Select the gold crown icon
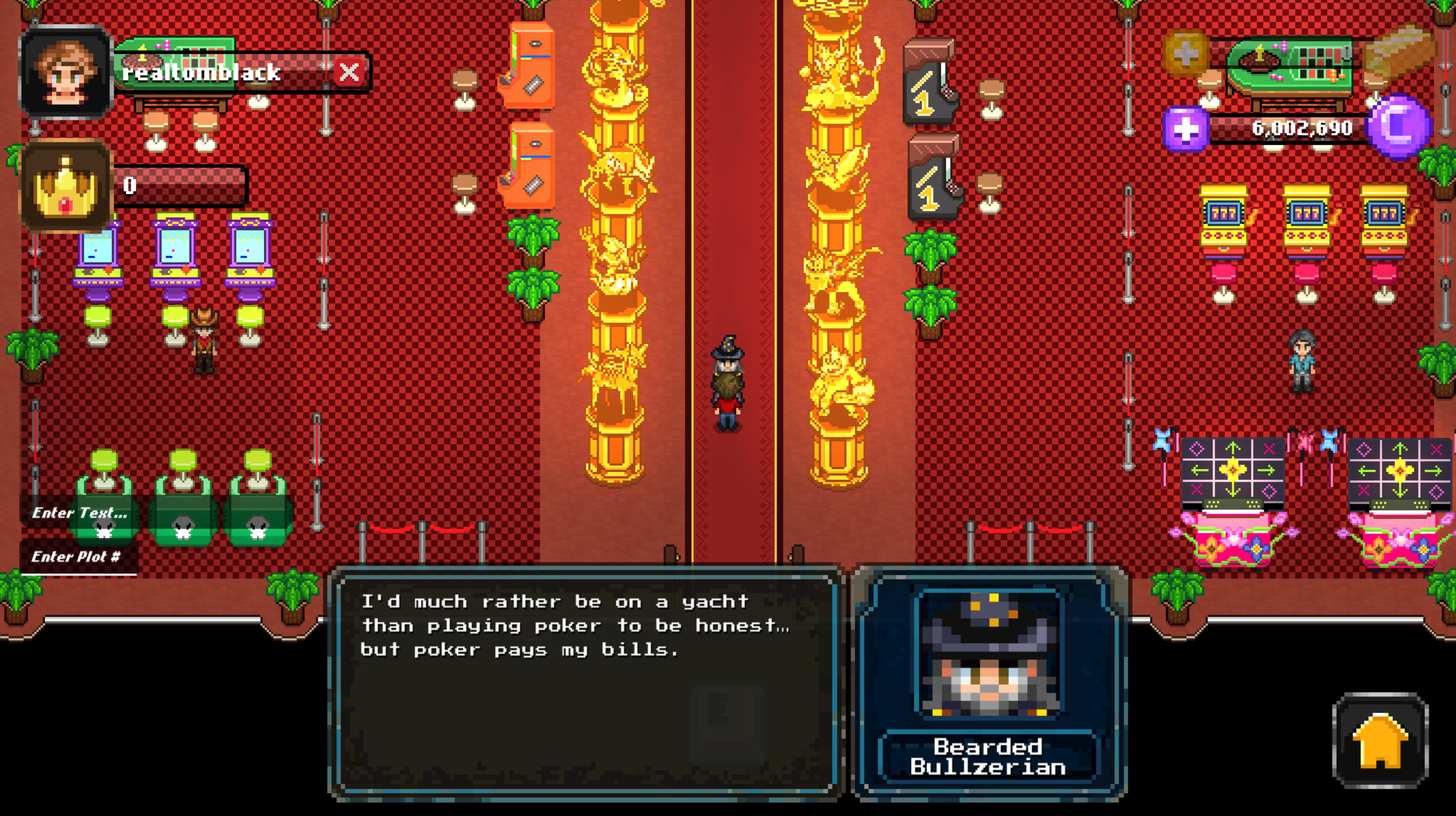 tap(65, 187)
